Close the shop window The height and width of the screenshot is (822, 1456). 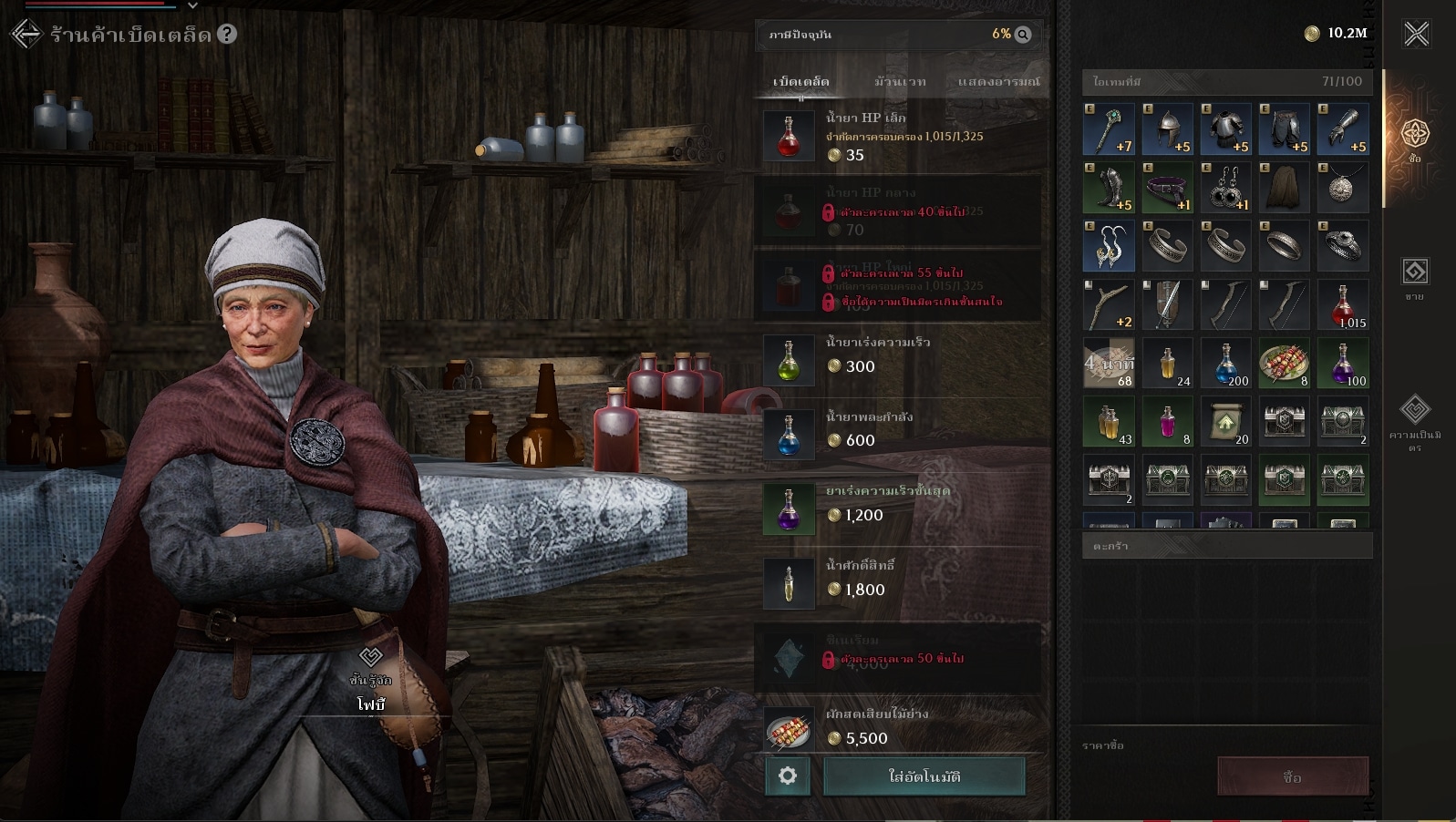[x=1416, y=35]
